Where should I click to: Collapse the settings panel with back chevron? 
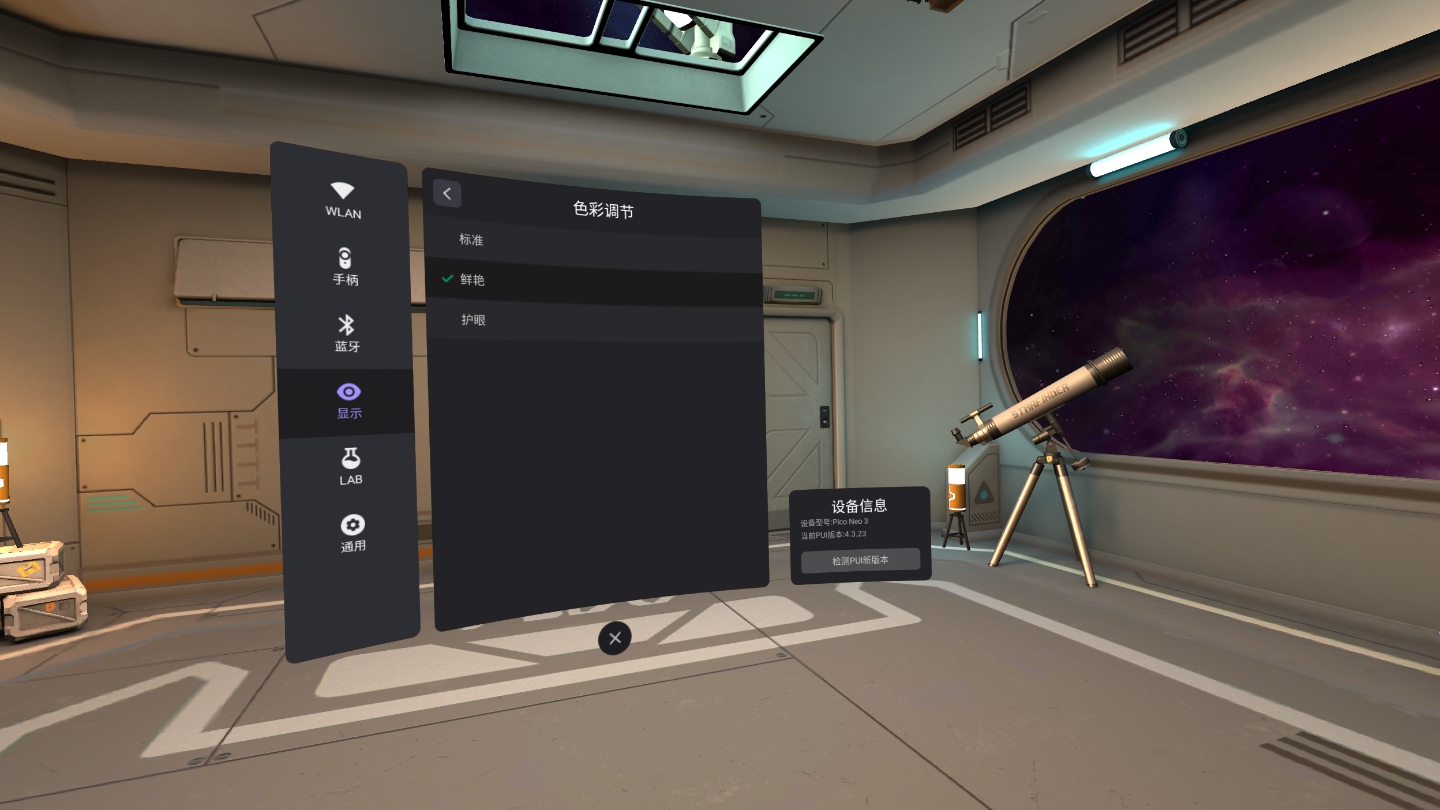(x=446, y=193)
